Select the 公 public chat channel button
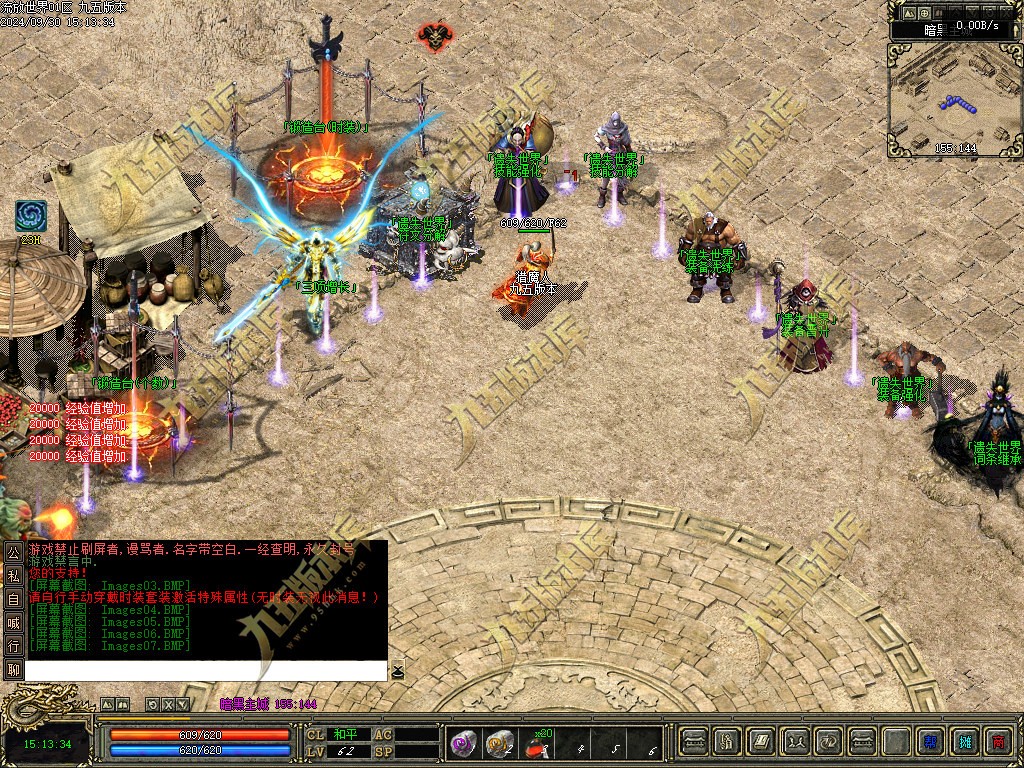Image resolution: width=1024 pixels, height=768 pixels. coord(13,552)
